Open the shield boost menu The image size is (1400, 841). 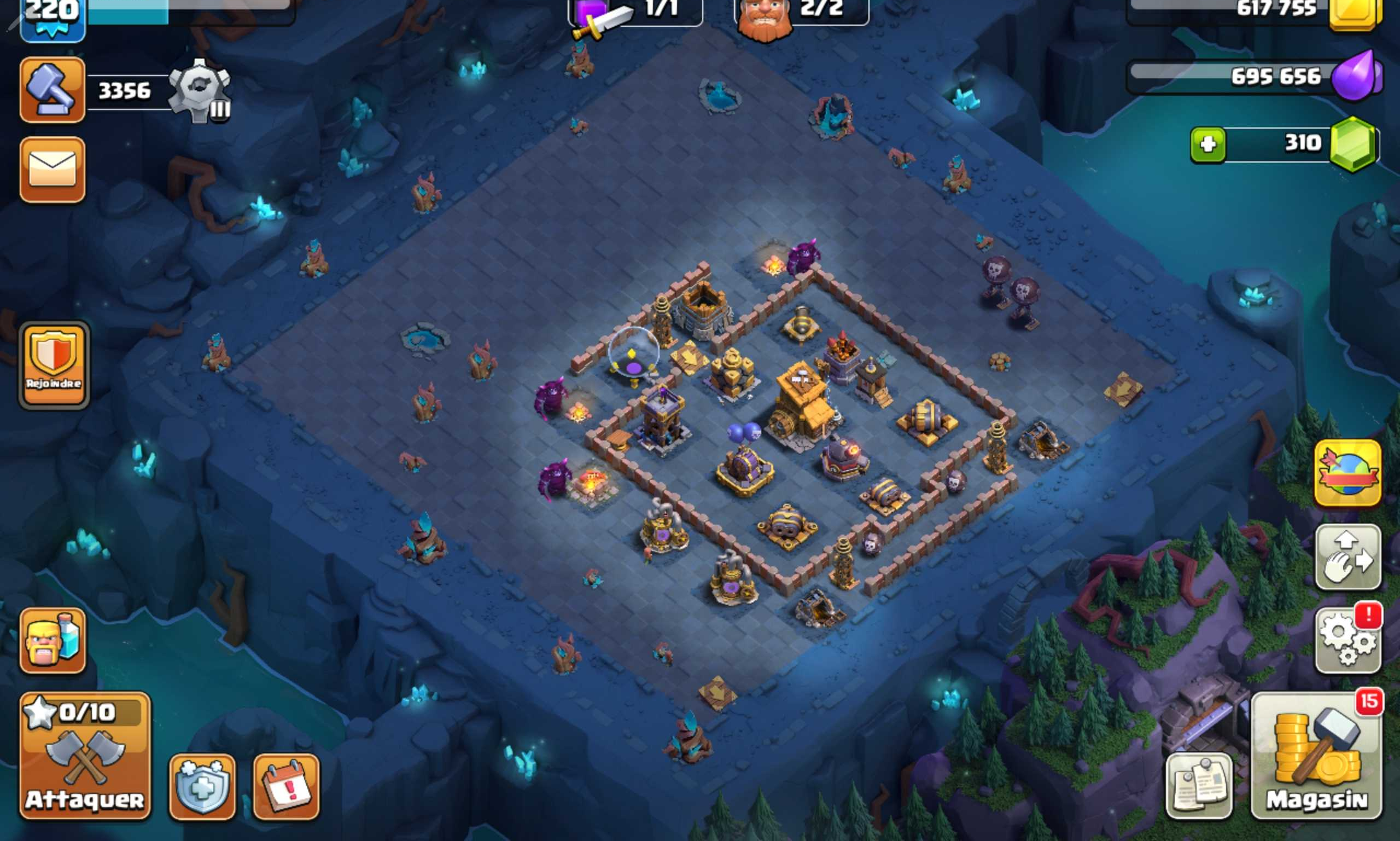tap(201, 786)
